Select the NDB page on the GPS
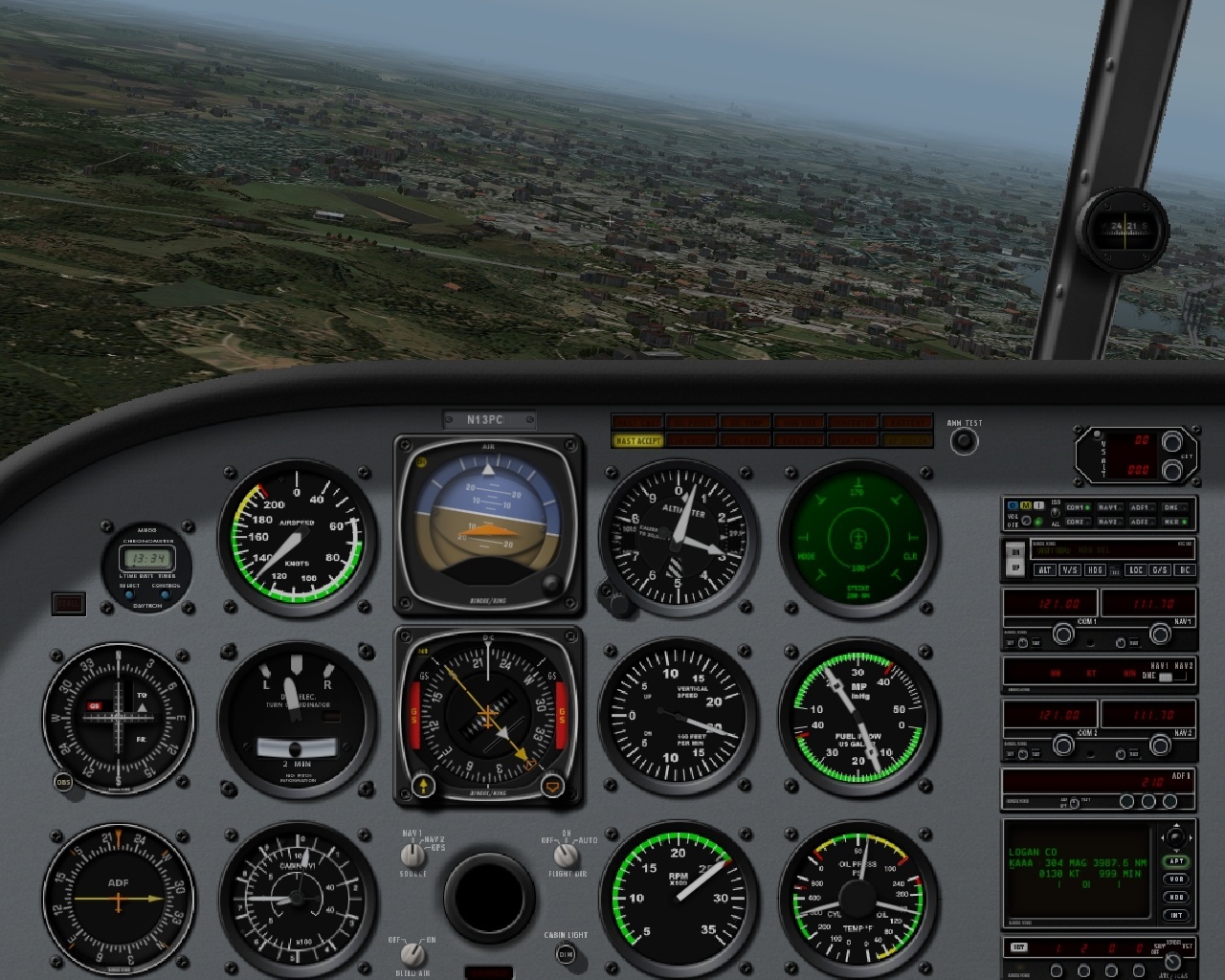The height and width of the screenshot is (980, 1225). (x=1176, y=897)
